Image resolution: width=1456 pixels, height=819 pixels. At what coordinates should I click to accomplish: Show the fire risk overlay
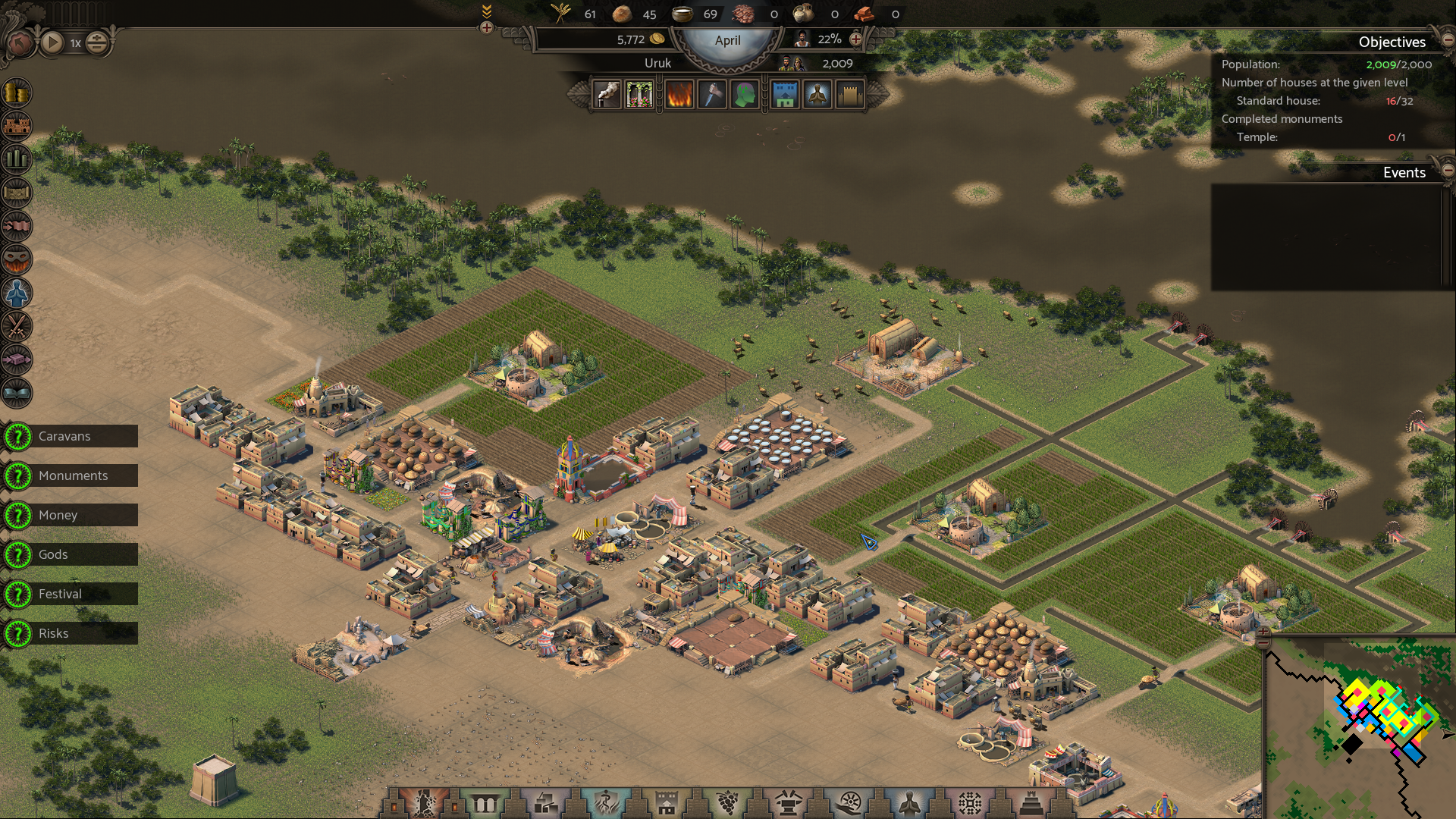tap(679, 96)
